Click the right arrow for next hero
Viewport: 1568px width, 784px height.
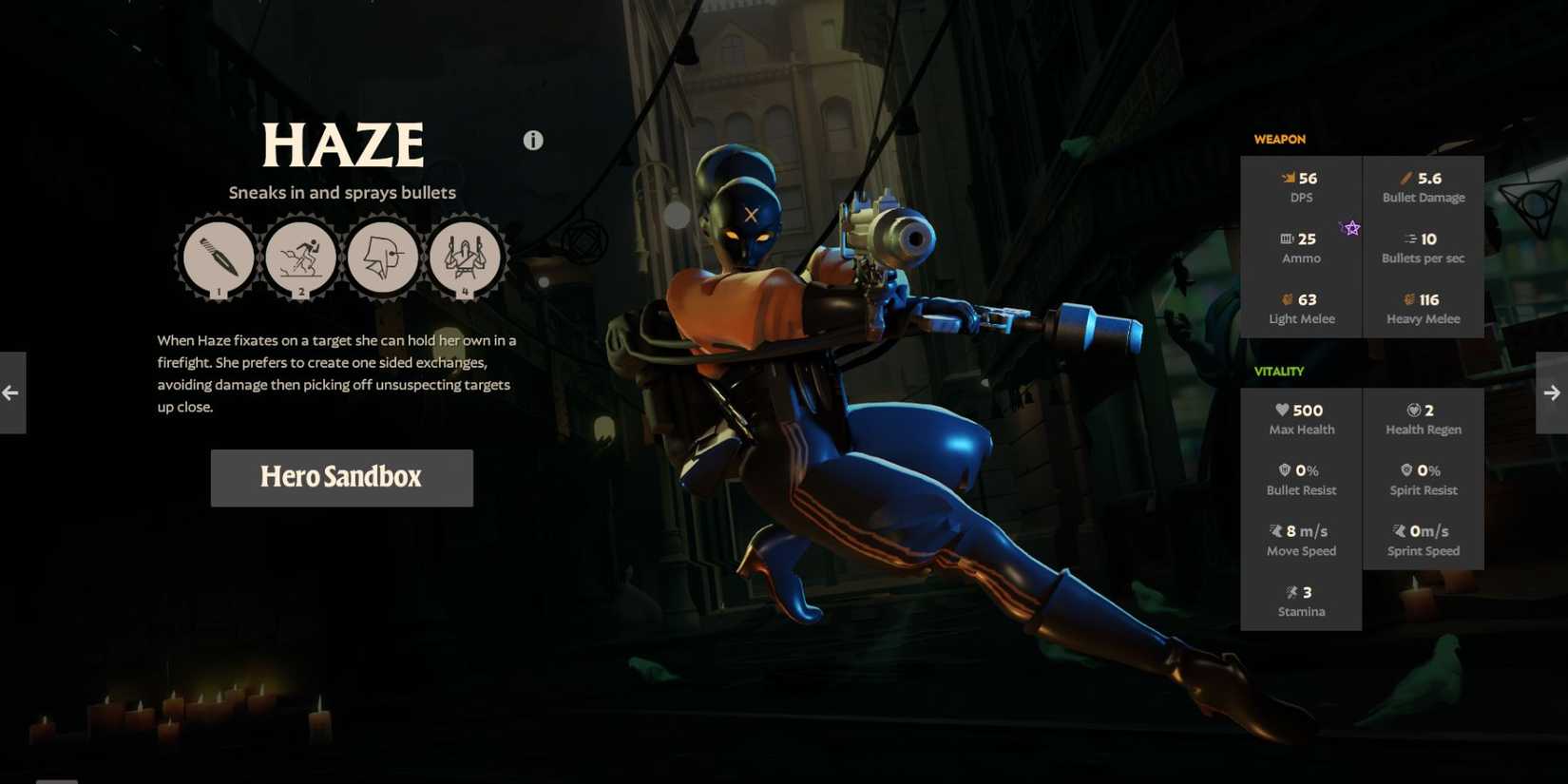pyautogui.click(x=1552, y=392)
